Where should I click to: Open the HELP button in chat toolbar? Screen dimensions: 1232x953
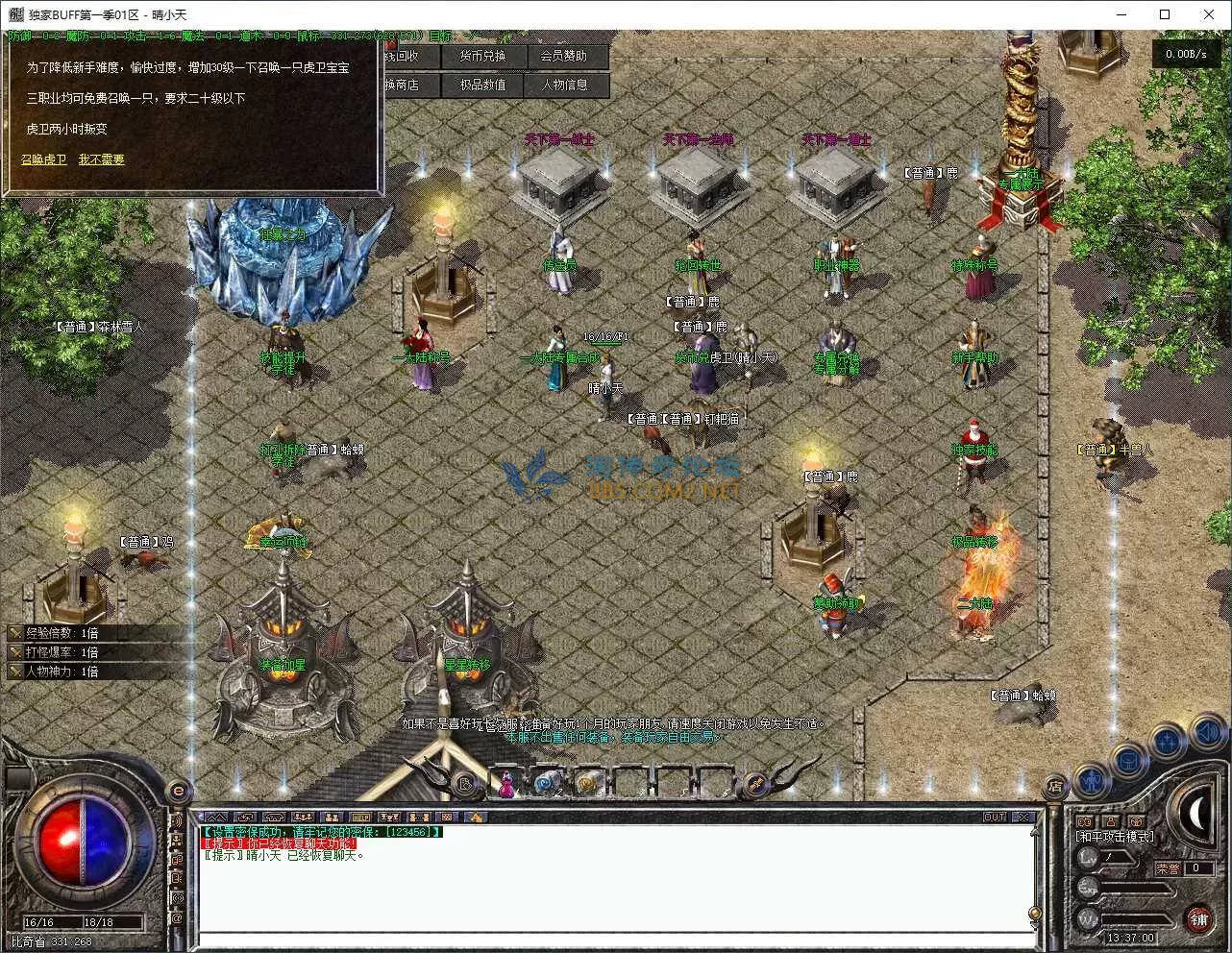(360, 818)
